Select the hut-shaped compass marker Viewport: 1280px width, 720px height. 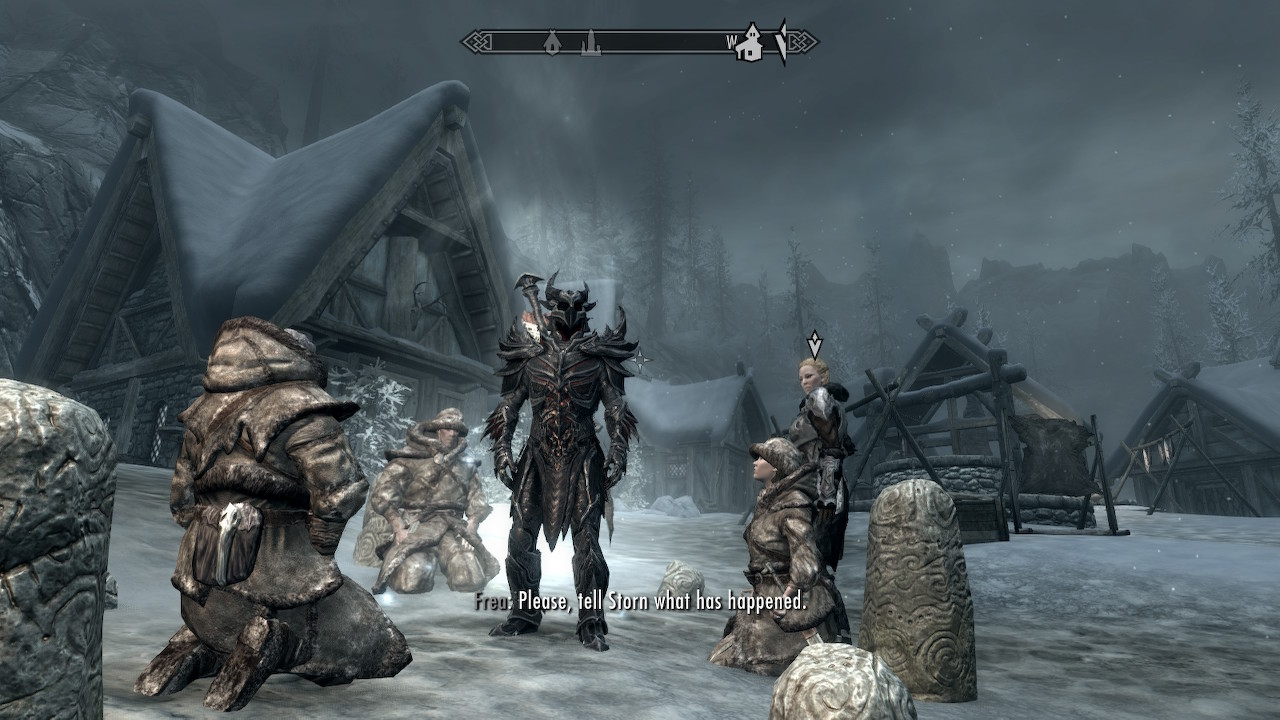pyautogui.click(x=551, y=43)
